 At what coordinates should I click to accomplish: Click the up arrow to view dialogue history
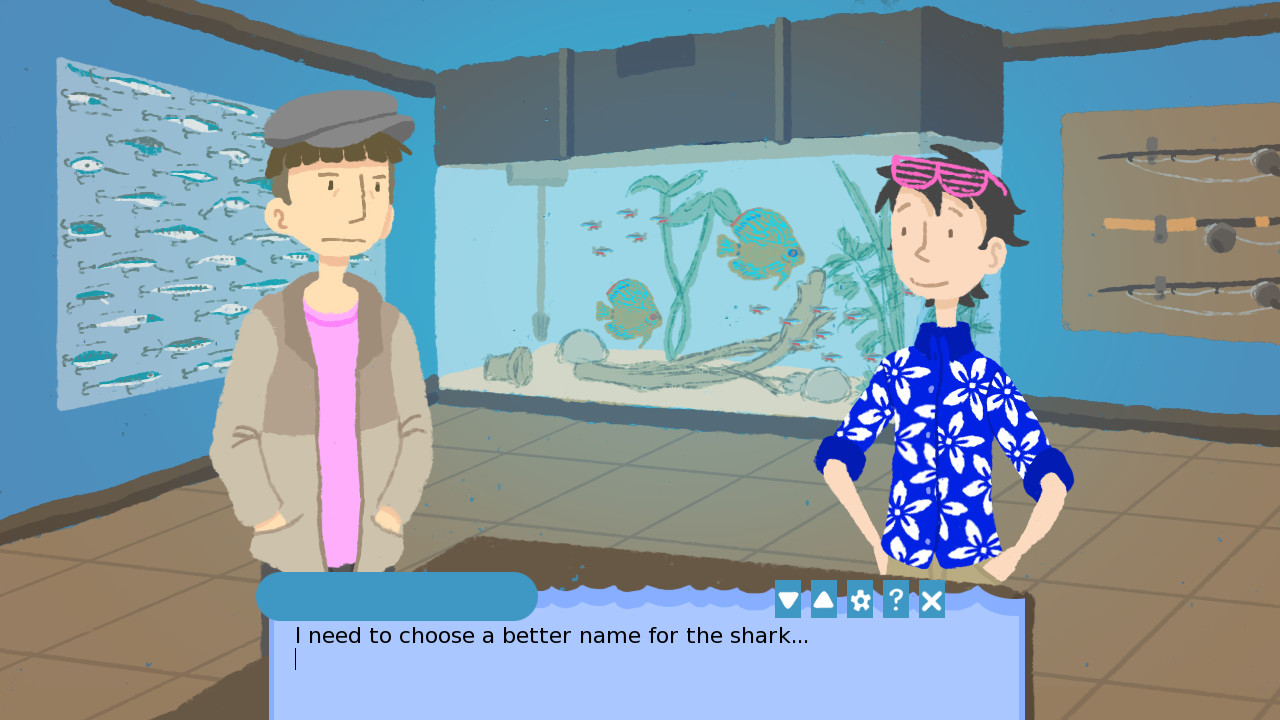click(824, 600)
